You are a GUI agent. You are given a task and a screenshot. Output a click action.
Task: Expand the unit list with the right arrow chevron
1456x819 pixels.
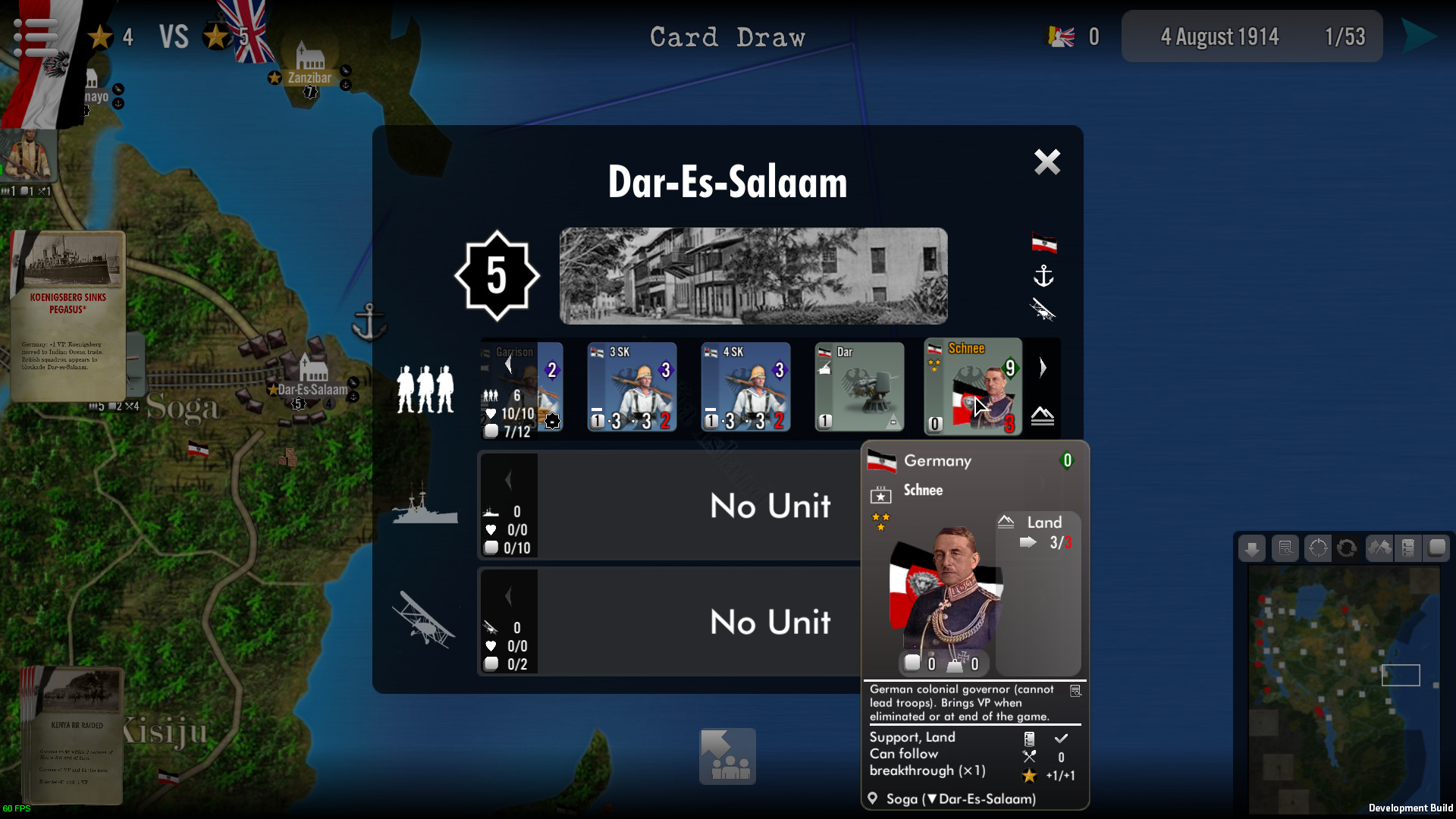[x=1044, y=367]
